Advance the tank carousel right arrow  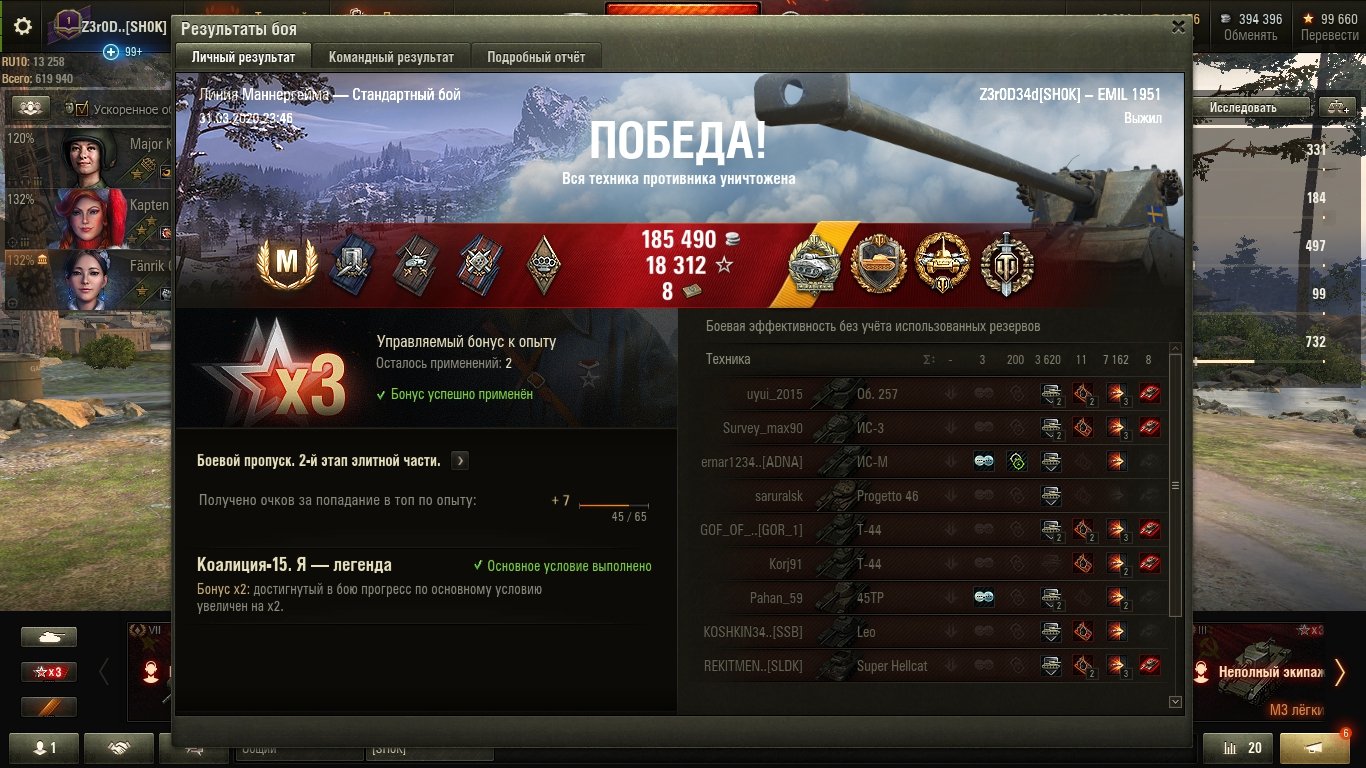click(x=1339, y=672)
